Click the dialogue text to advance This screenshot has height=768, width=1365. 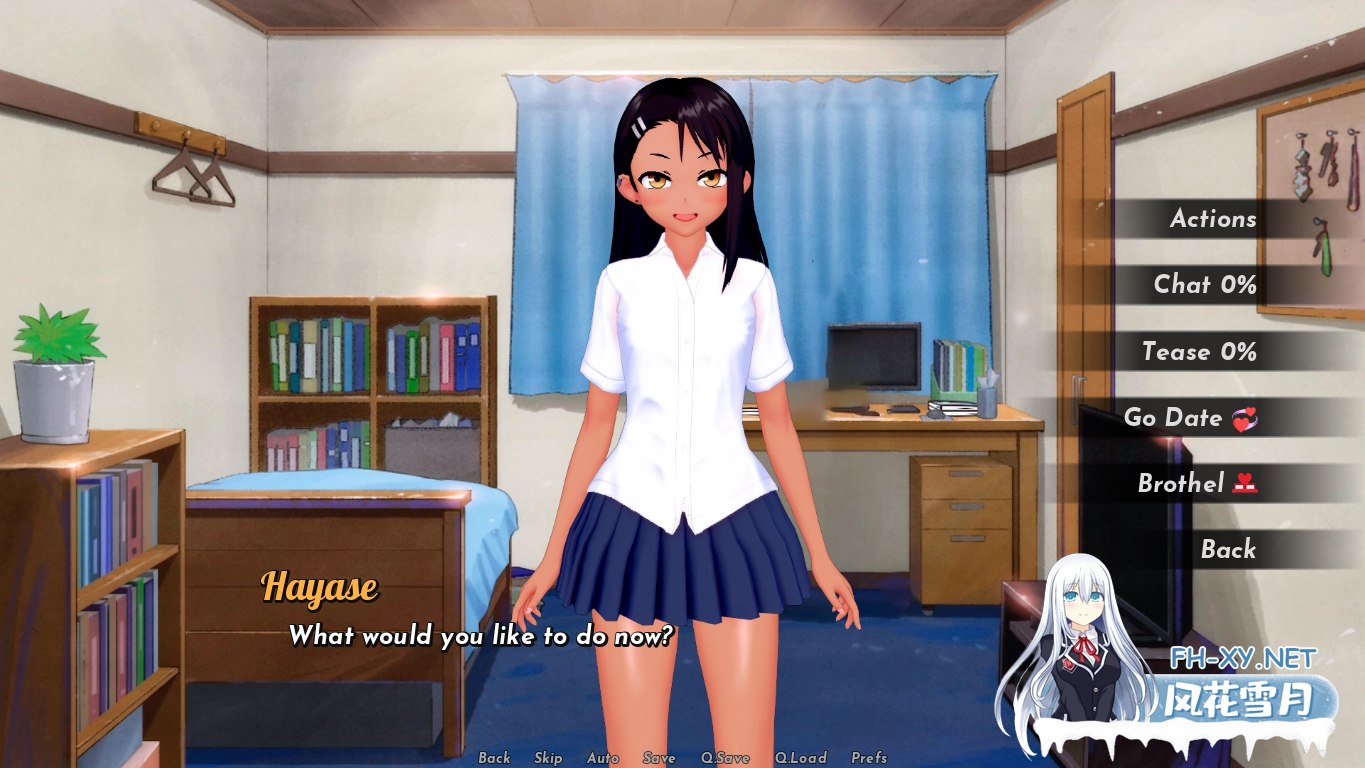click(480, 636)
